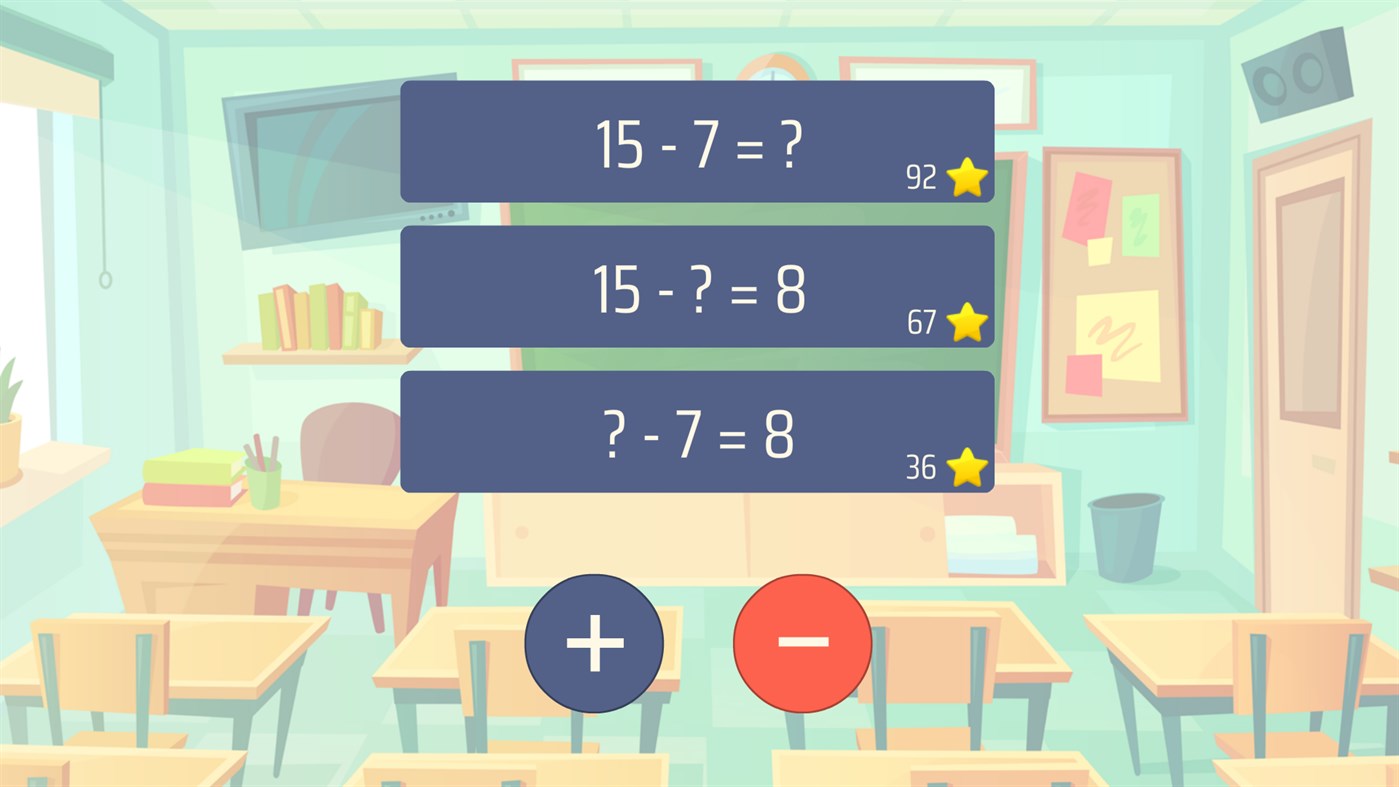Tap the gold star beside the top equation

tap(965, 177)
